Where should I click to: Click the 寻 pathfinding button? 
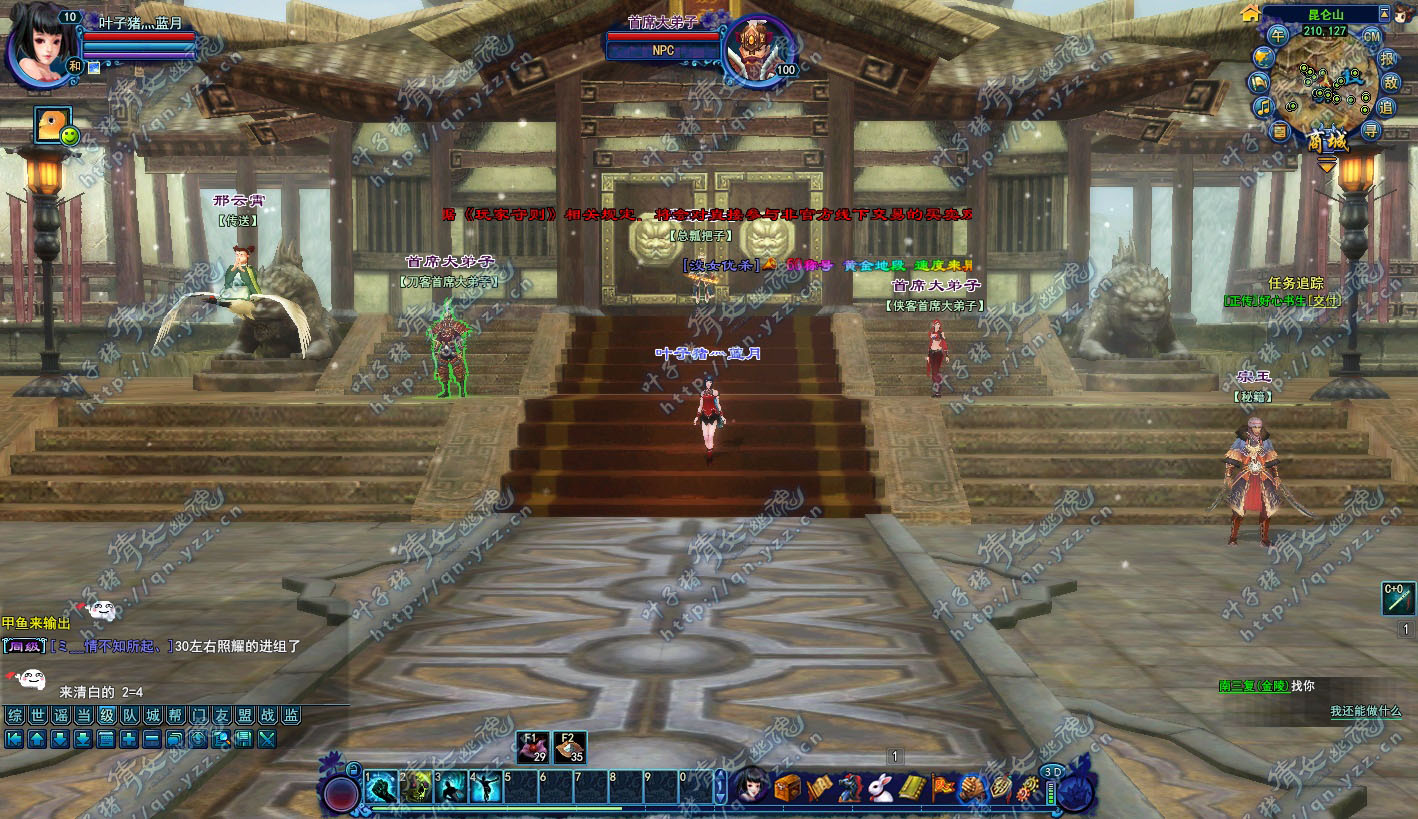pyautogui.click(x=1371, y=130)
